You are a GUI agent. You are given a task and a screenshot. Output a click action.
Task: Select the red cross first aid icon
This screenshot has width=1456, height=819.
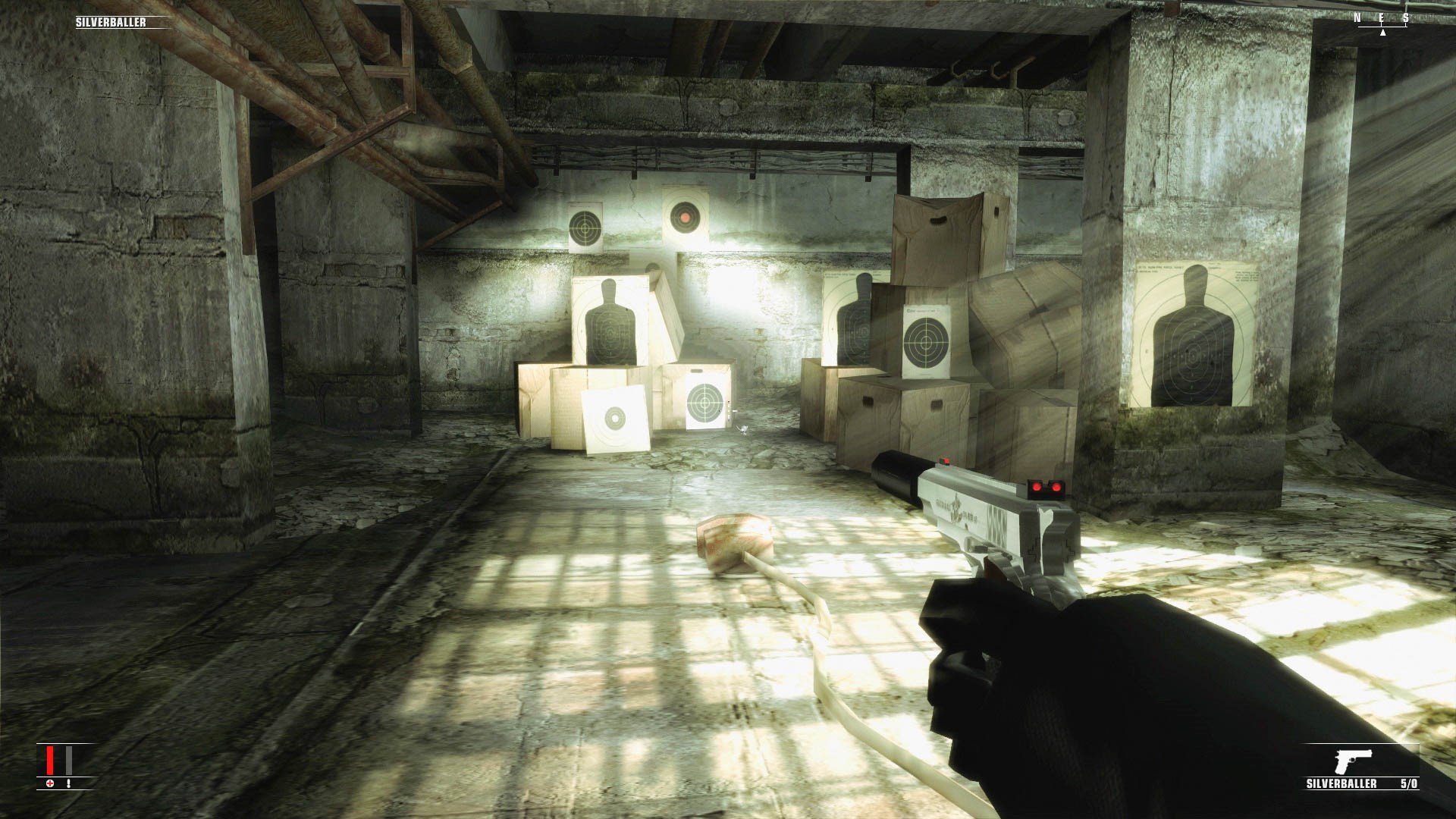(50, 783)
